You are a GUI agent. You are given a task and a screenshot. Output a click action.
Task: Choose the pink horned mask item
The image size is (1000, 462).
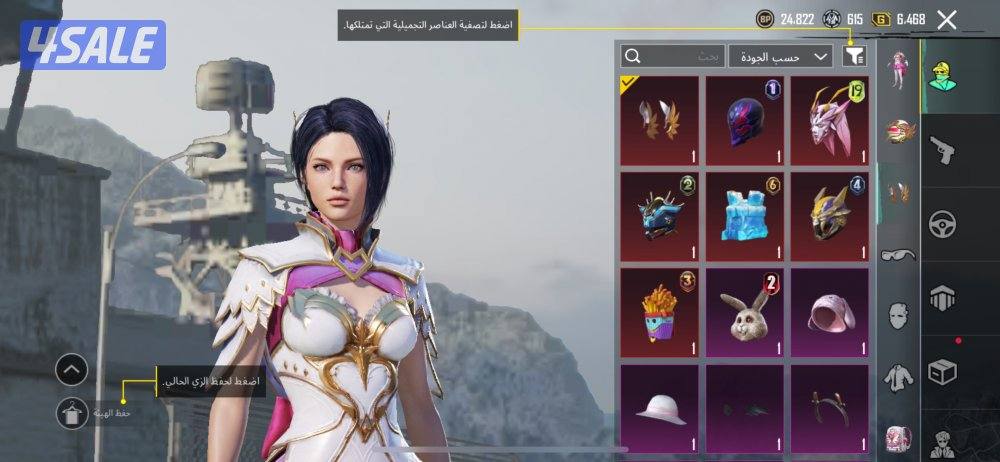830,120
